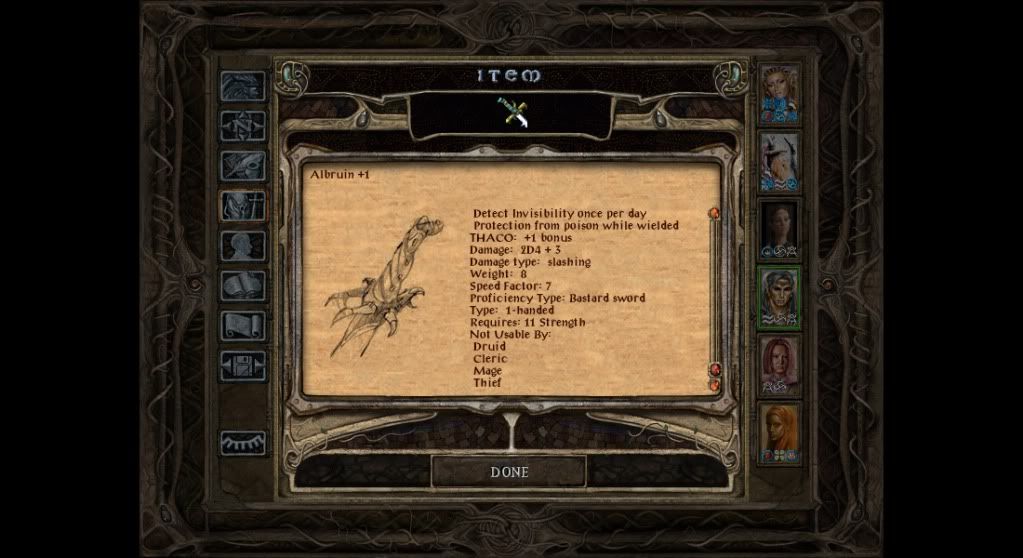Viewport: 1023px width, 558px height.
Task: Click the Albruin sword icon in header
Action: pyautogui.click(x=515, y=113)
